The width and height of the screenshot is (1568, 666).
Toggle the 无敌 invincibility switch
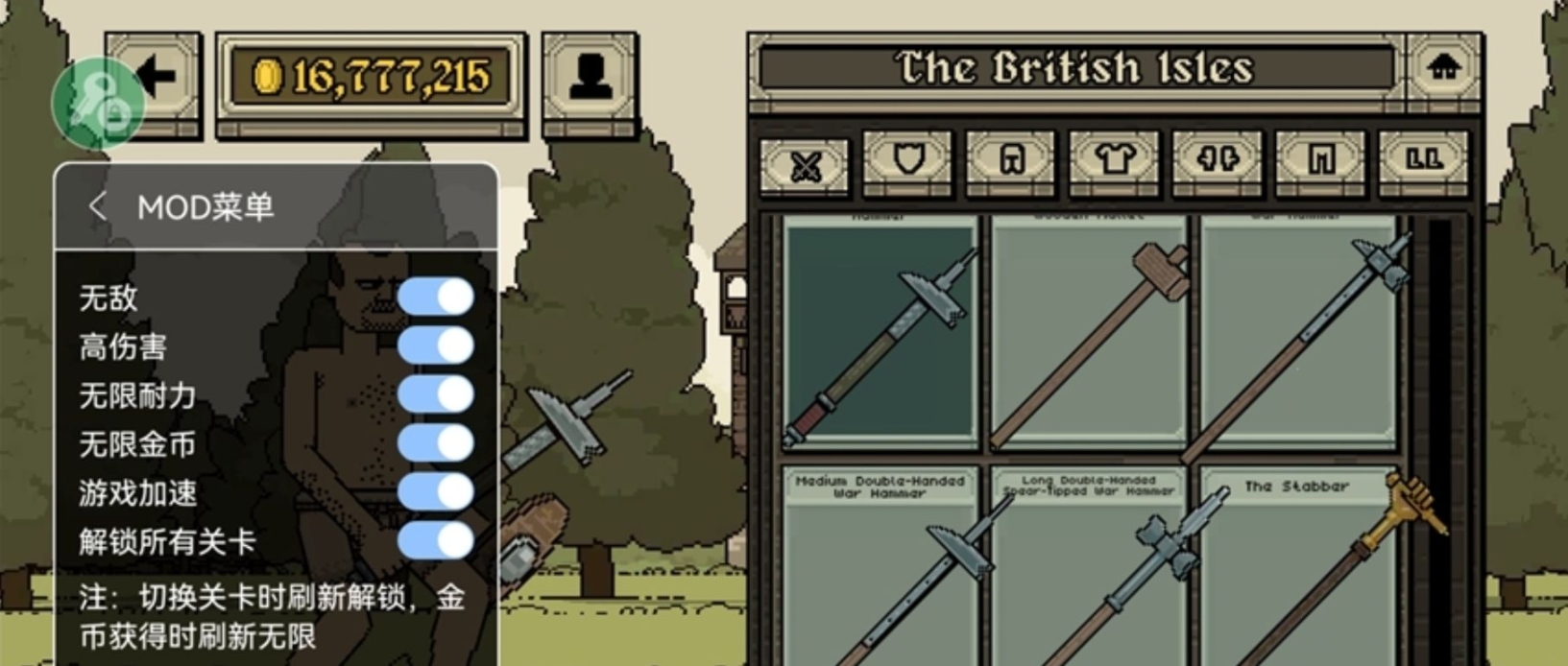point(435,297)
